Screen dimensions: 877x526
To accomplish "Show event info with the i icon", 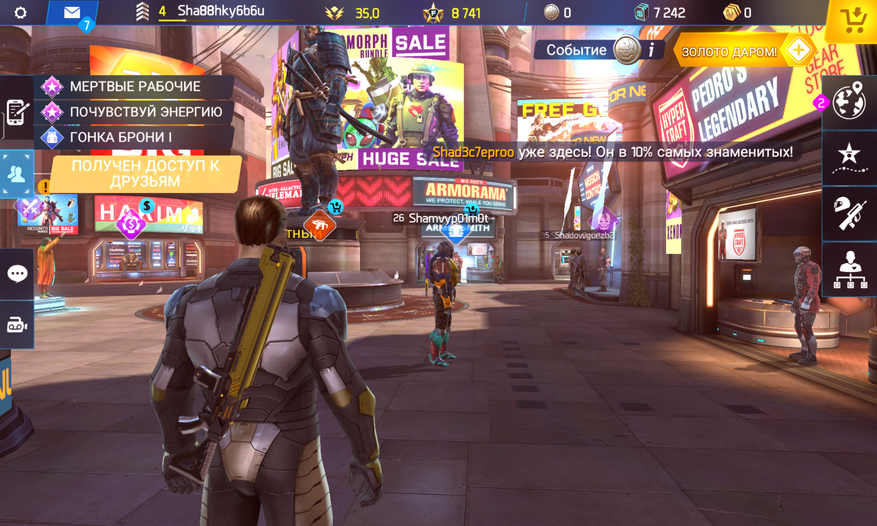I will [x=651, y=49].
